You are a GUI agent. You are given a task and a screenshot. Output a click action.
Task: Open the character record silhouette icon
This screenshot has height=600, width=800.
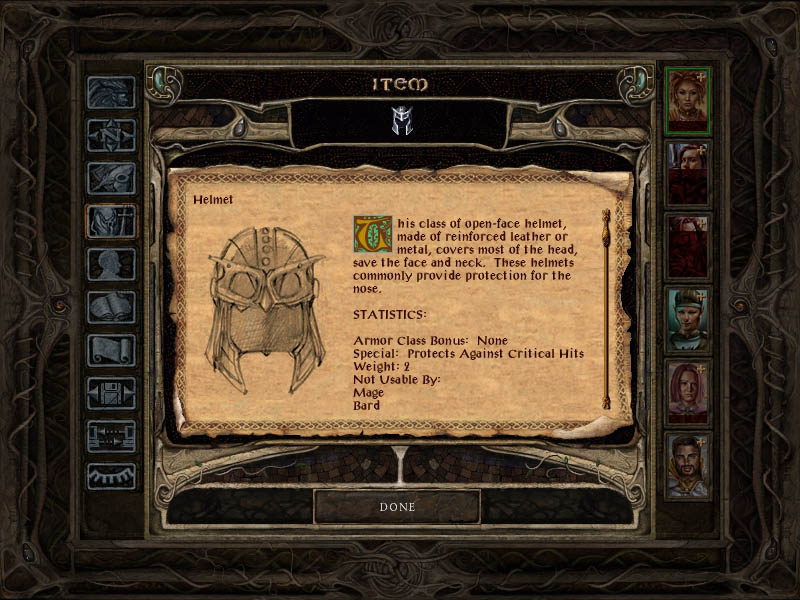click(x=110, y=264)
